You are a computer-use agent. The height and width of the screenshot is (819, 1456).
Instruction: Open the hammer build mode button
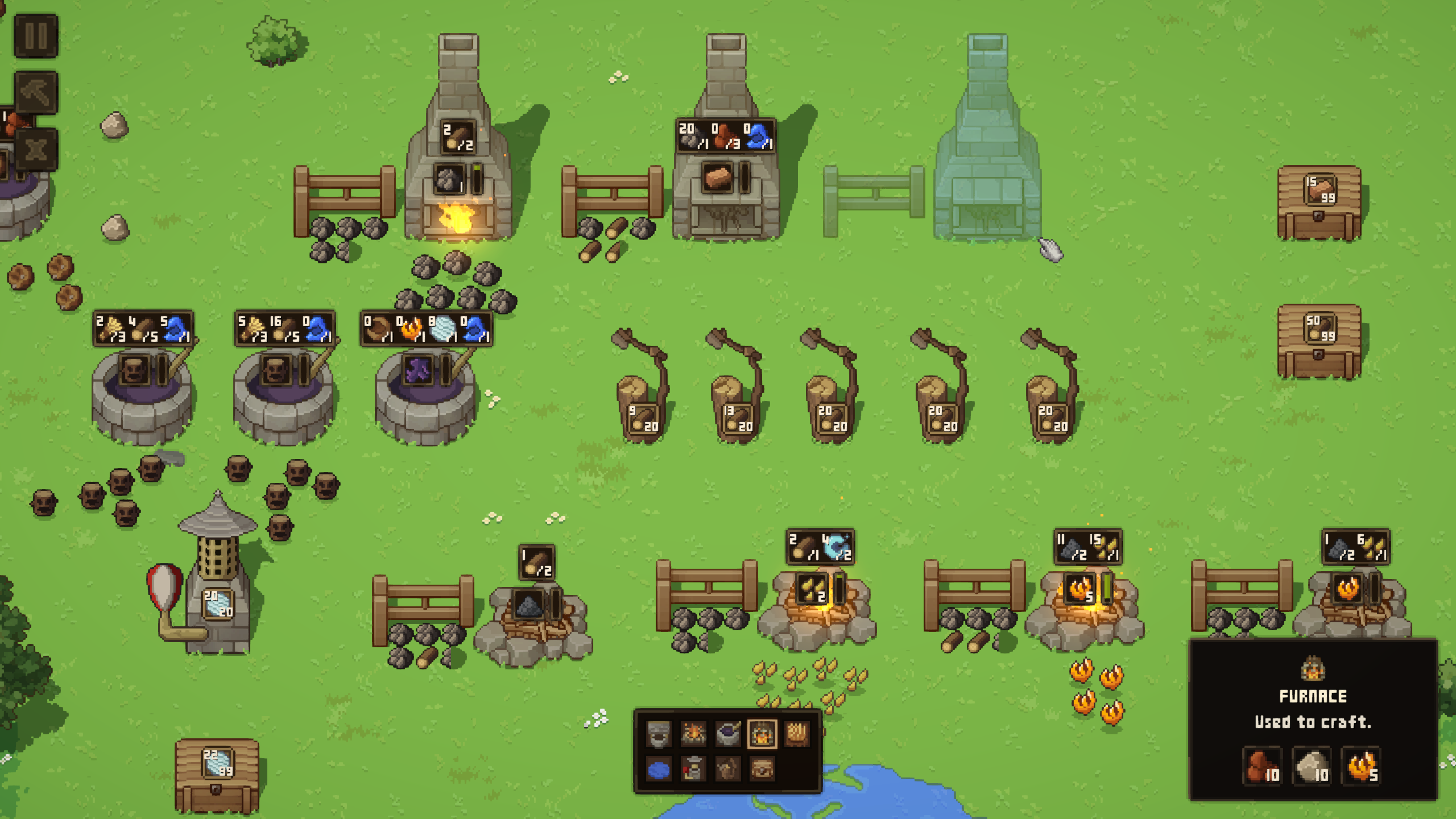[36, 92]
